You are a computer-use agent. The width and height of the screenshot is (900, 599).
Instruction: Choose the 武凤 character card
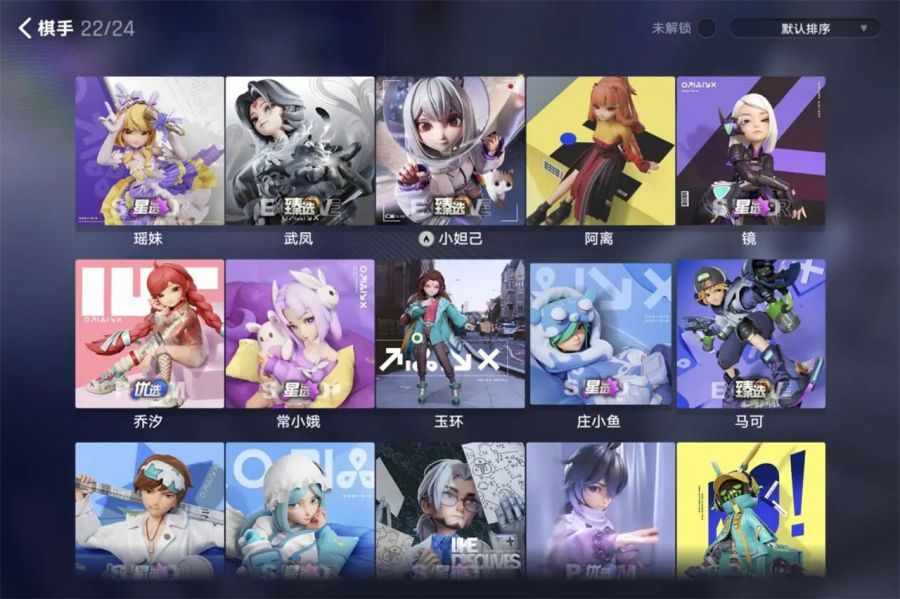click(x=300, y=151)
